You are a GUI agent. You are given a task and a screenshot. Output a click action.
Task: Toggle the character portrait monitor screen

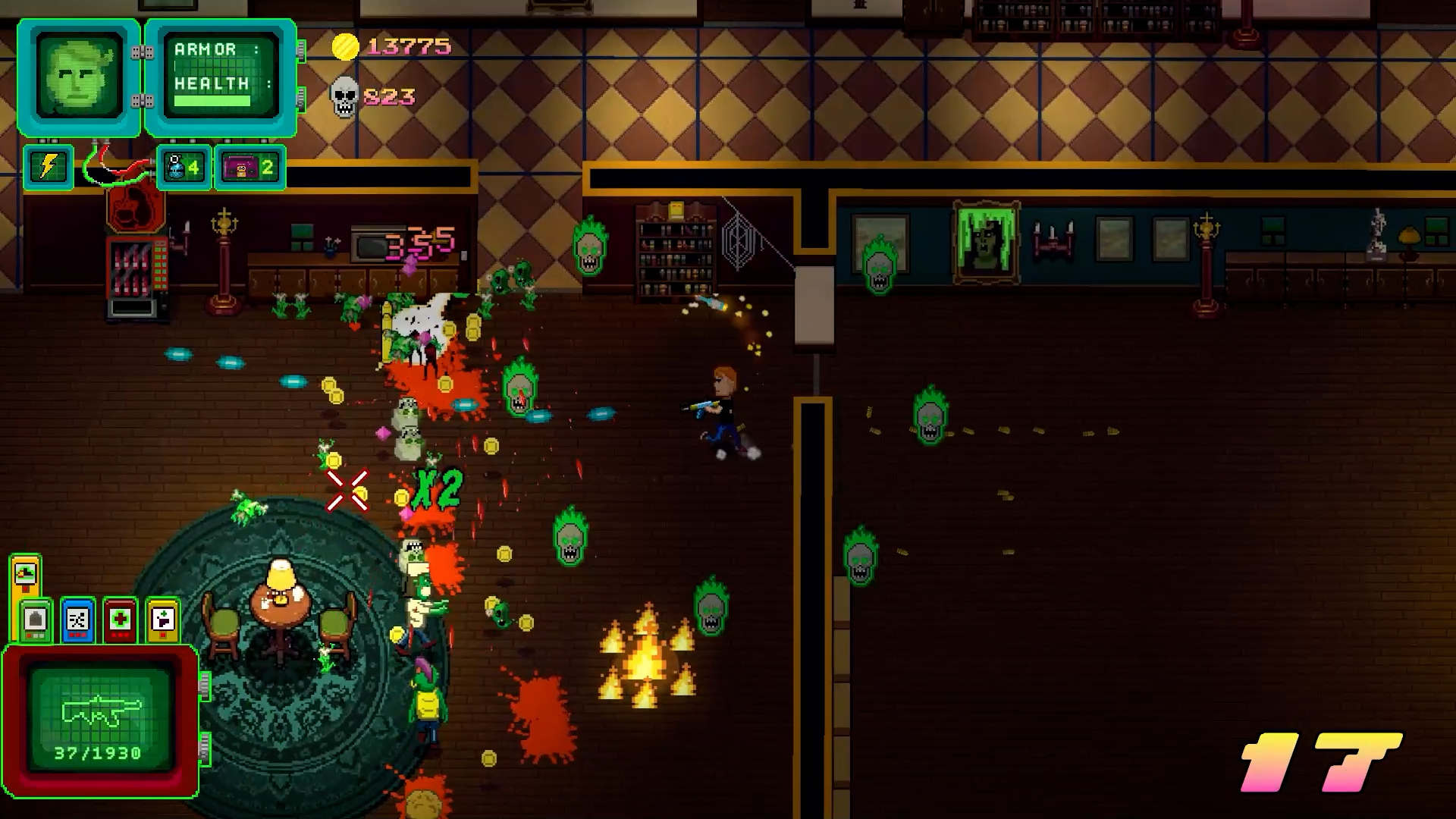pyautogui.click(x=77, y=73)
